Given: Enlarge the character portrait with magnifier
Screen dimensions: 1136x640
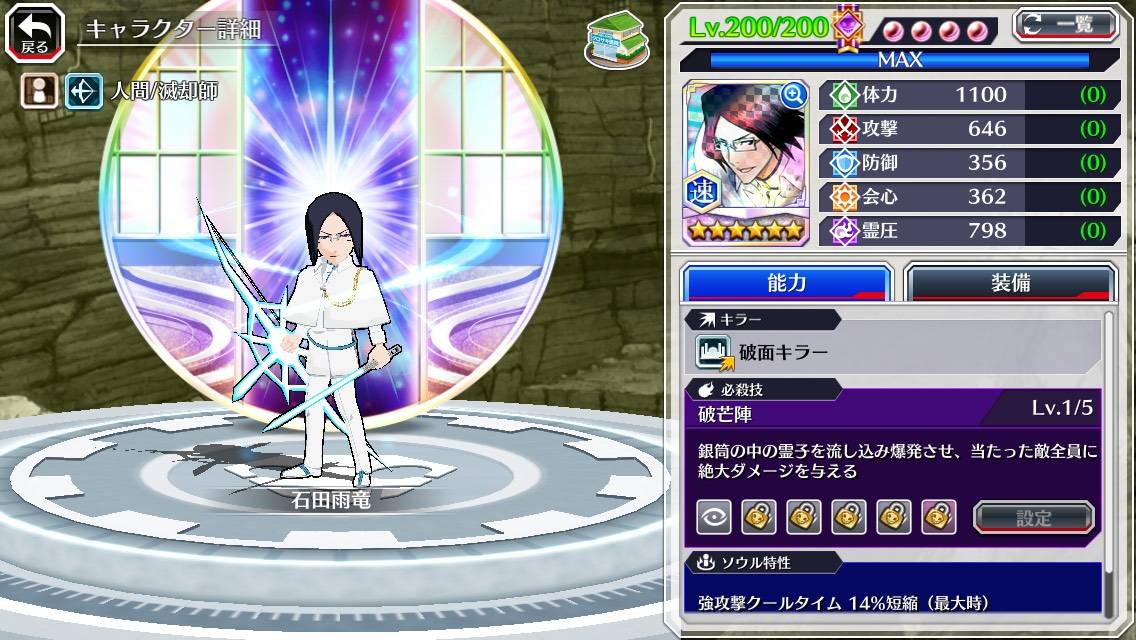Looking at the screenshot, I should [793, 95].
